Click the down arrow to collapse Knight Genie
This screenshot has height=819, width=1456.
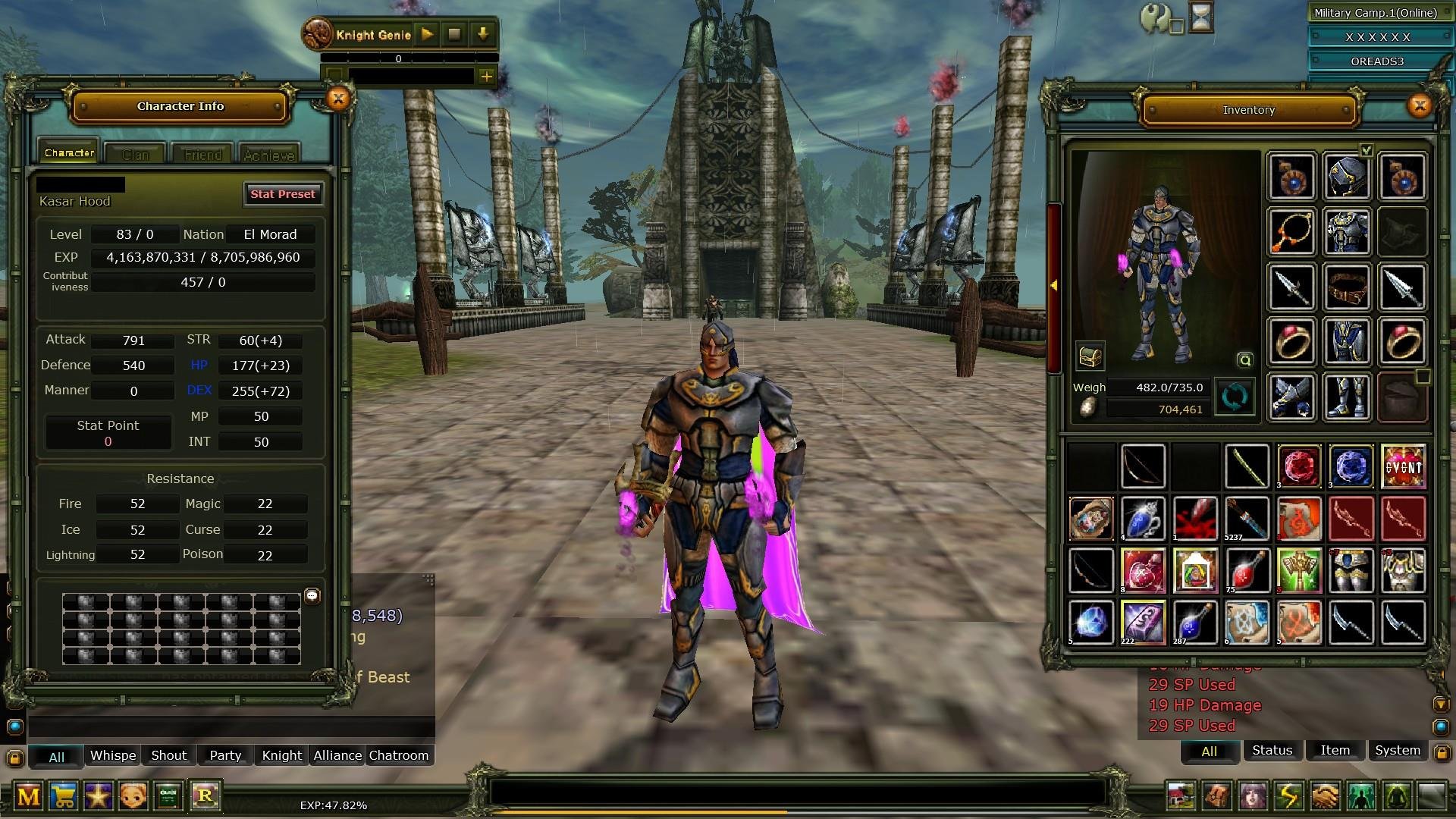point(484,34)
